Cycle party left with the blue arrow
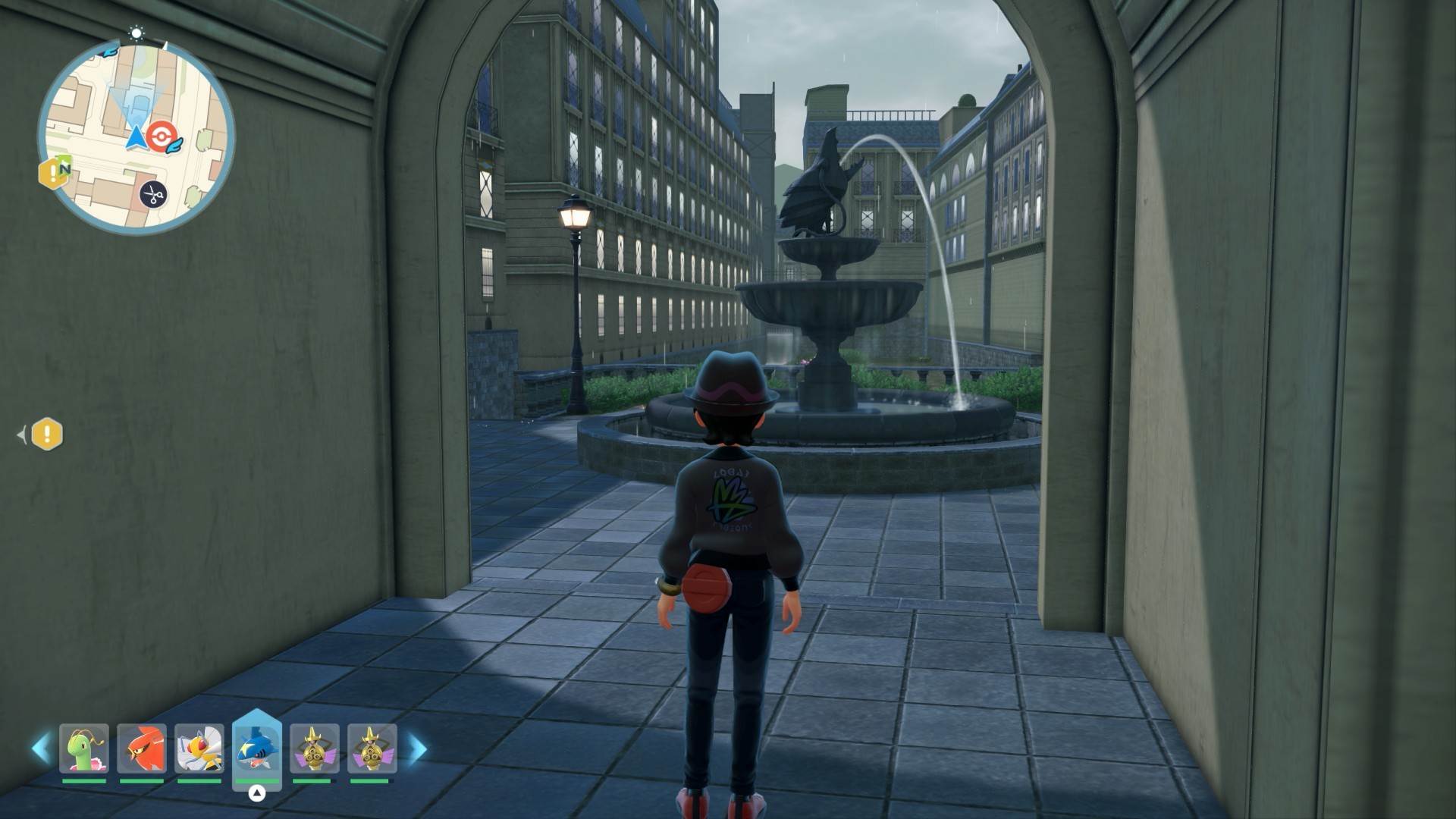1456x819 pixels. [41, 748]
